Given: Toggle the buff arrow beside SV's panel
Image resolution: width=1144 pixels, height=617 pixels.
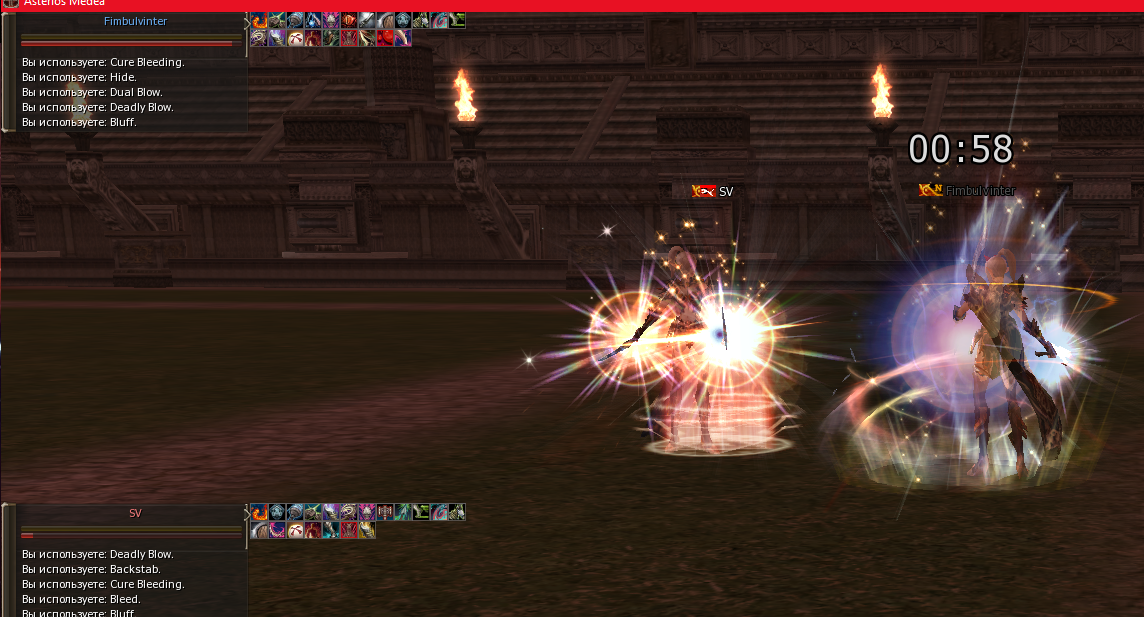Looking at the screenshot, I should (x=247, y=514).
